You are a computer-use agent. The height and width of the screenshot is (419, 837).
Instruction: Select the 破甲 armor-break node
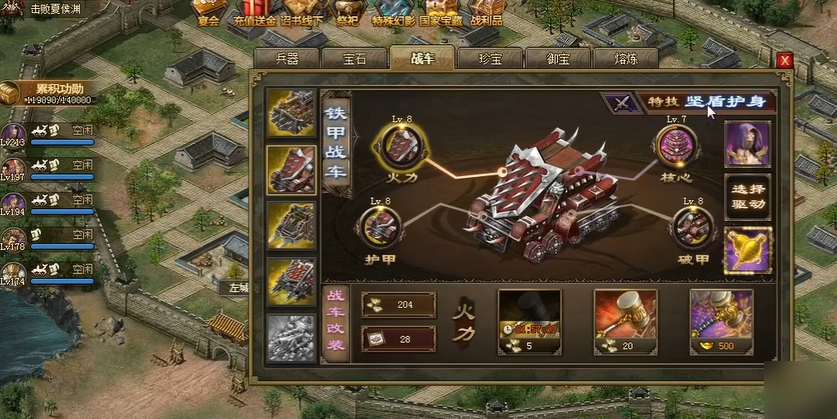pos(692,226)
